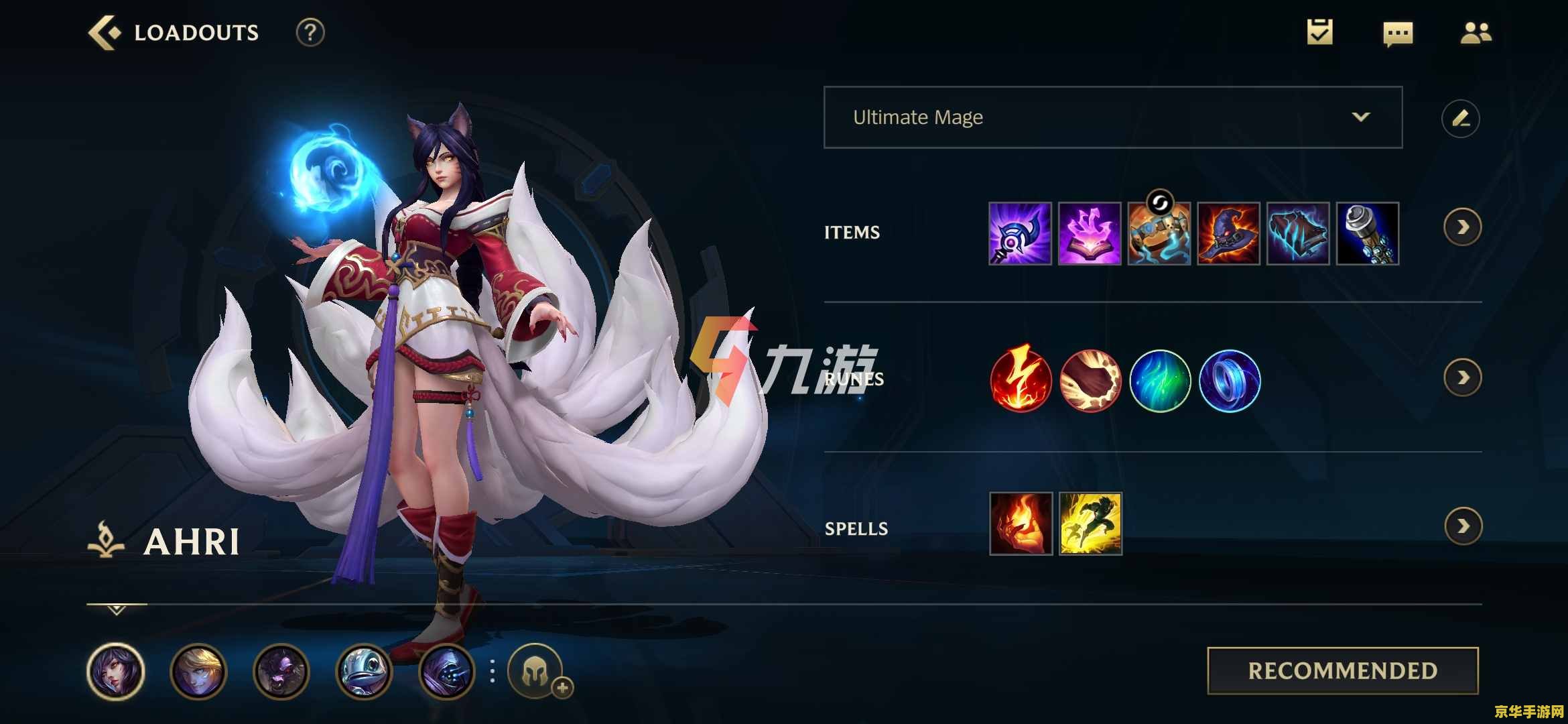Open the Spells arrow button
This screenshot has width=1568, height=724.
tap(1463, 526)
